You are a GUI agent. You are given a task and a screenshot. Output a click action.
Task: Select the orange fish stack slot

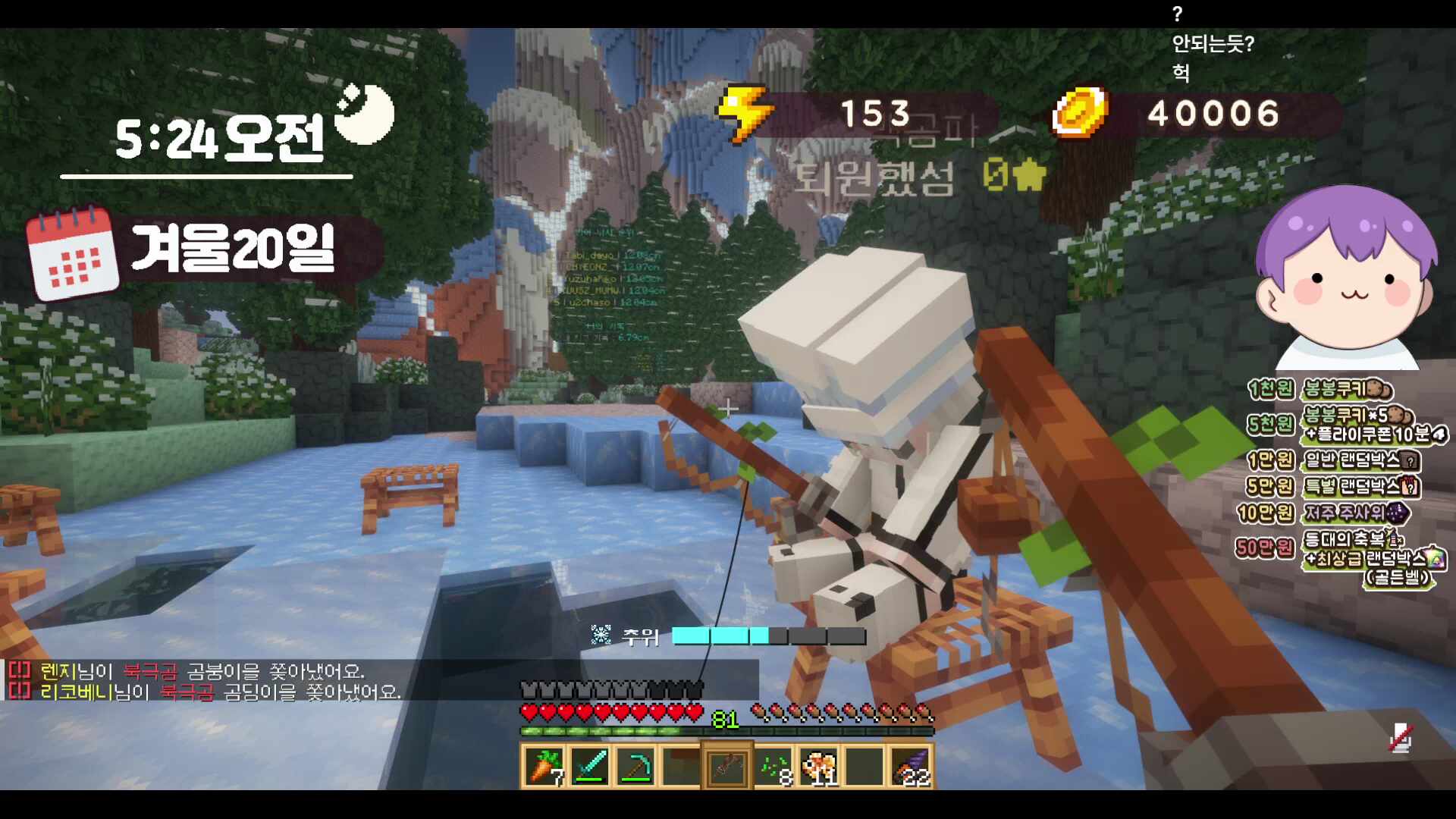point(819,767)
